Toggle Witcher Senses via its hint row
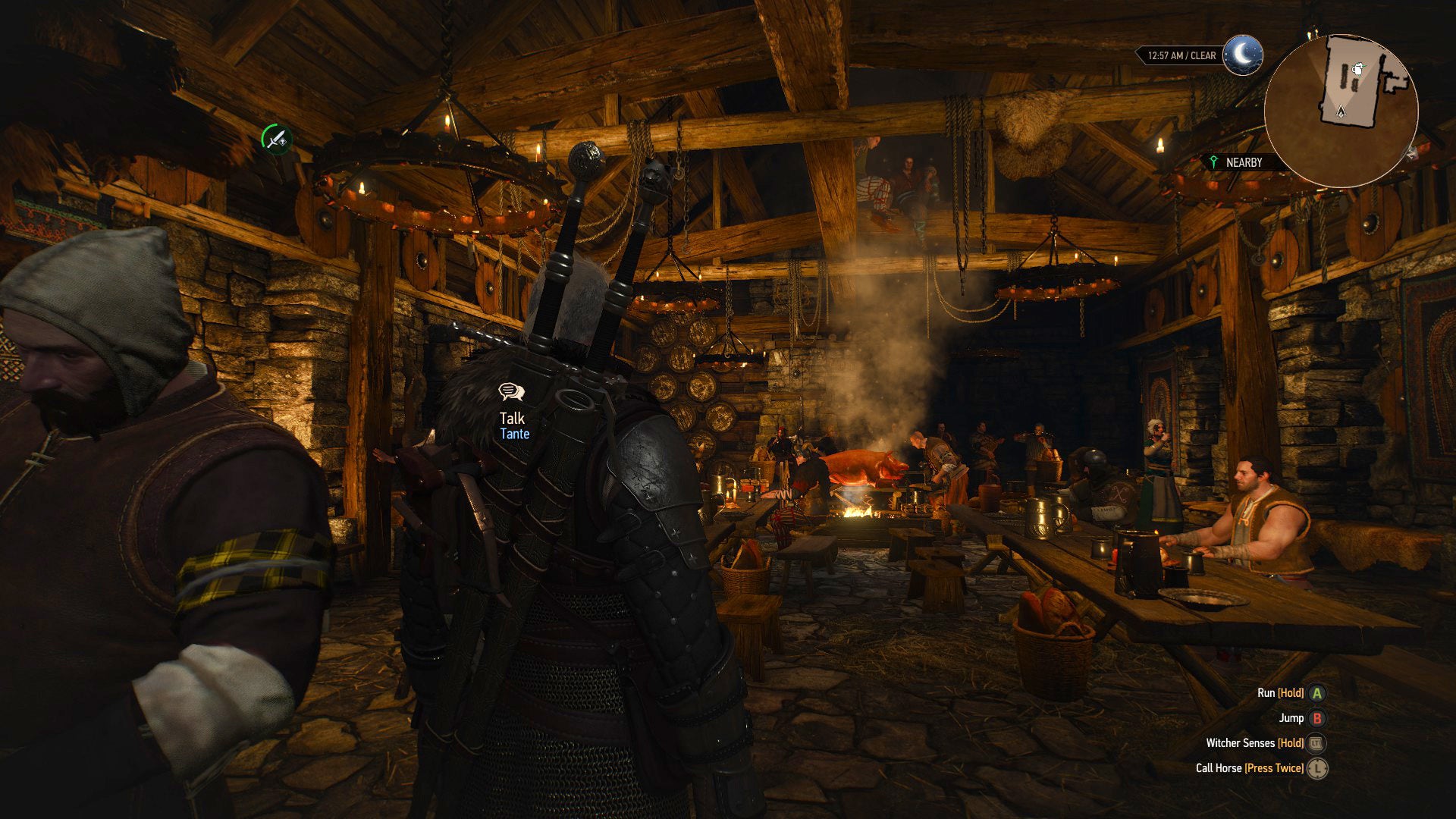1456x819 pixels. coord(1254,743)
